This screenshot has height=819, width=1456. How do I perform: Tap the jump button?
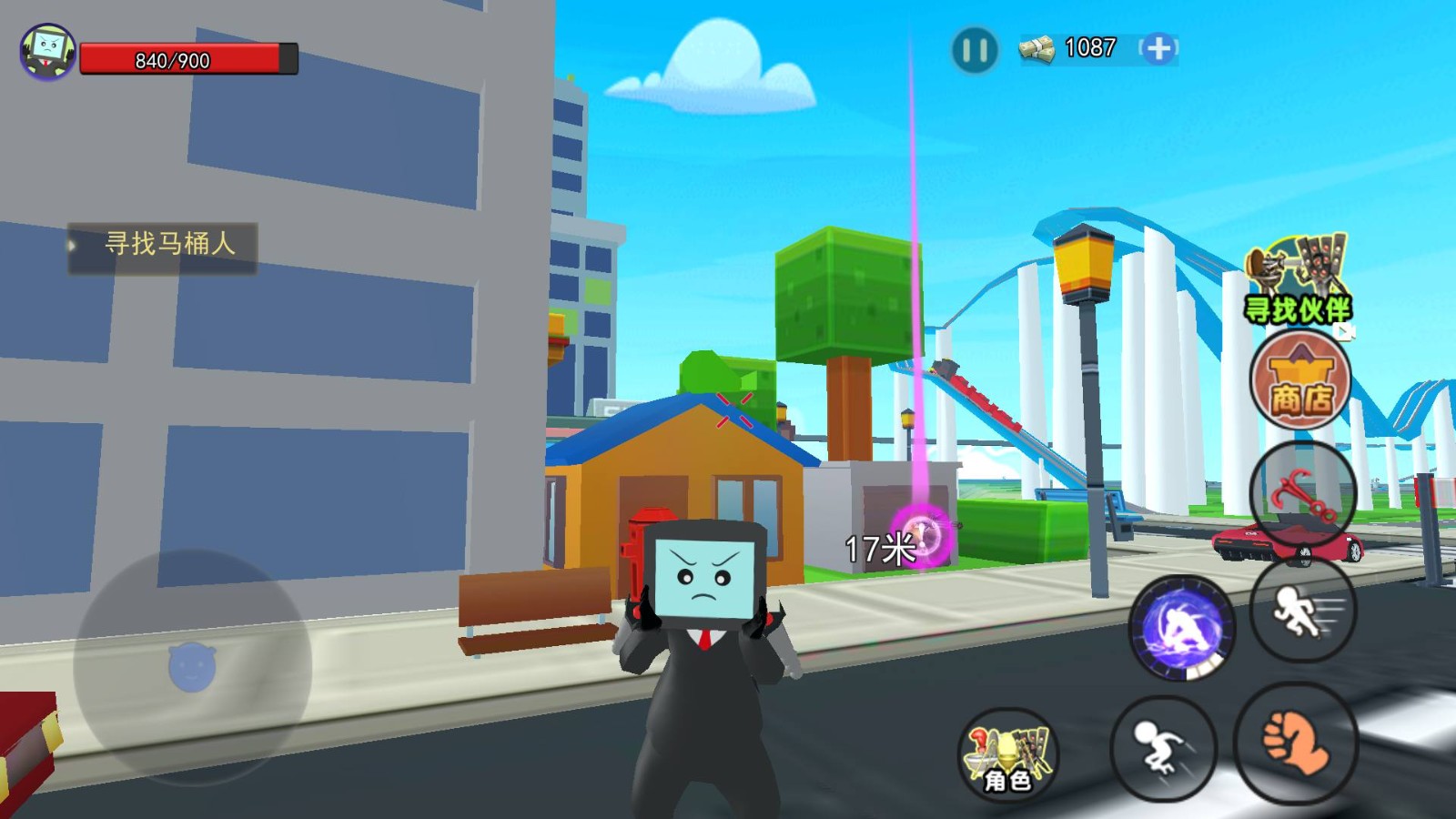[1163, 748]
